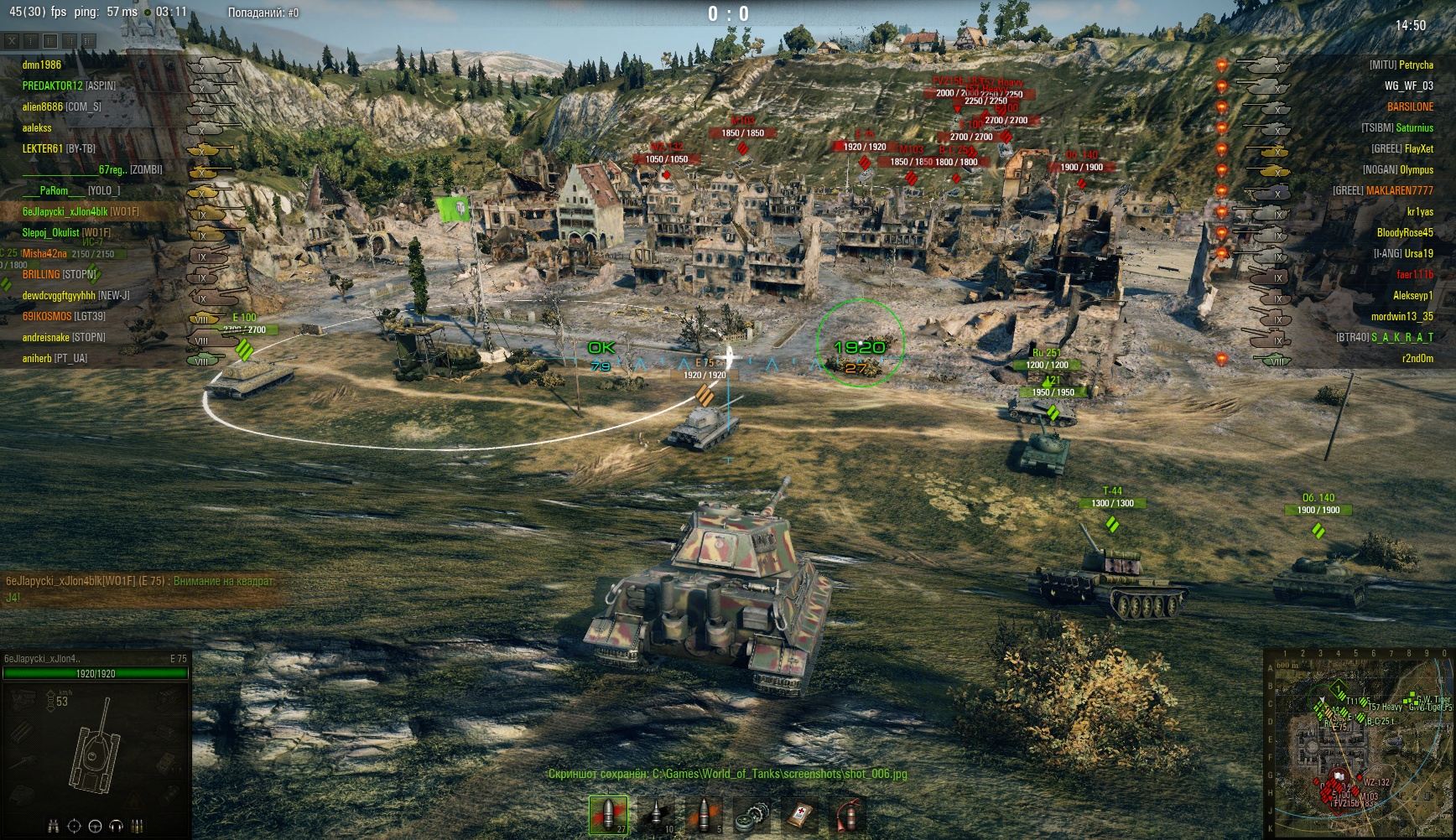Click the crosshair gunner icon in damage panel

(x=75, y=825)
